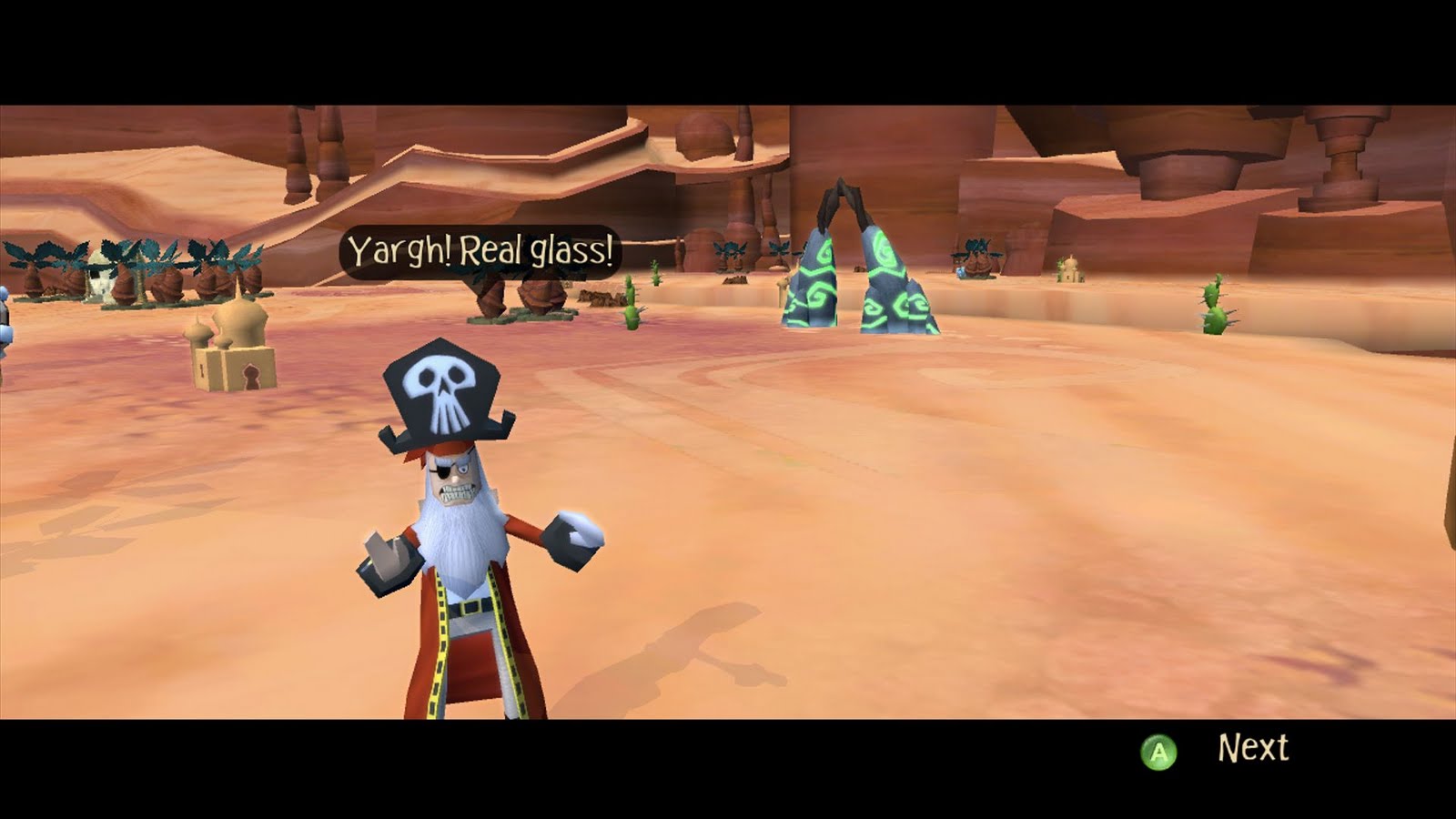Image resolution: width=1456 pixels, height=819 pixels.
Task: Click the pirate's belt buckle
Action: tap(467, 608)
